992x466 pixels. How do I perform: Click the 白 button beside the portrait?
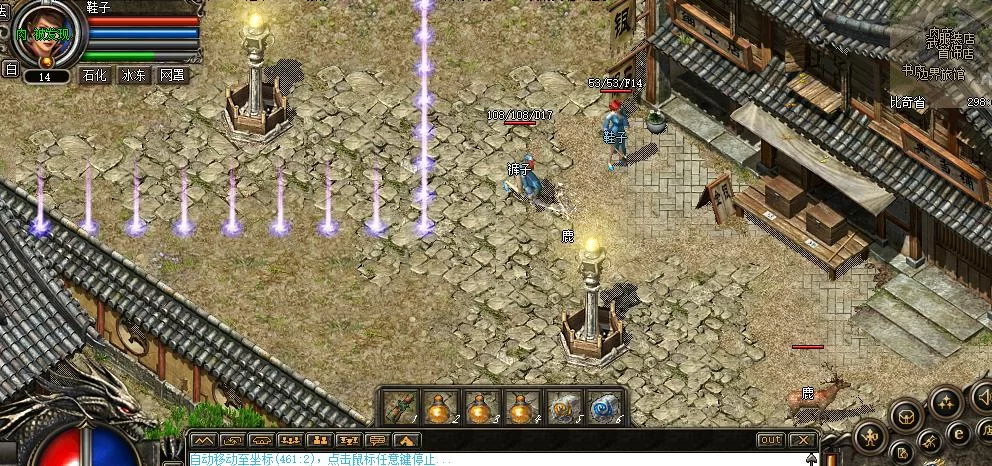pyautogui.click(x=11, y=69)
